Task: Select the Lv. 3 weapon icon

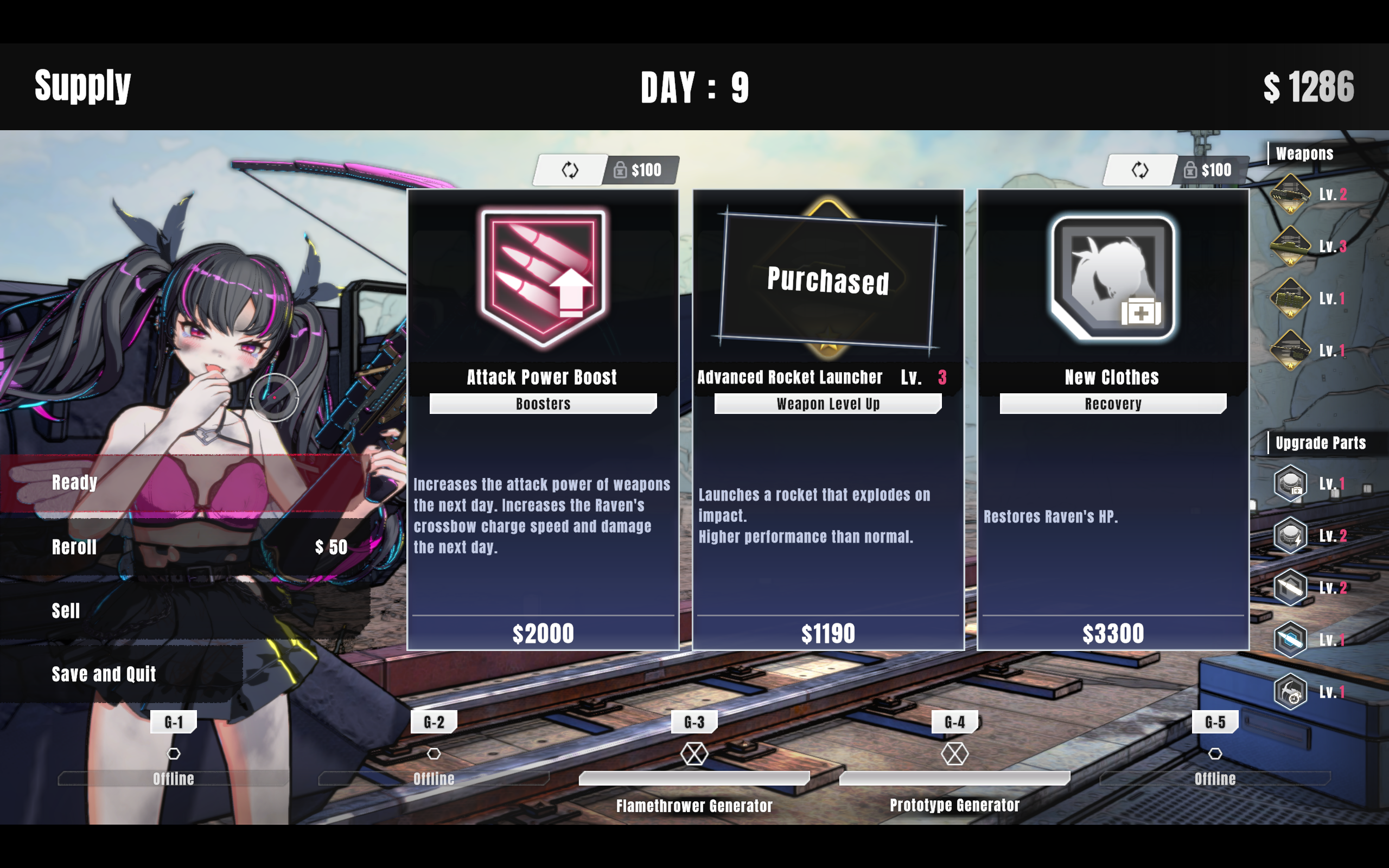Action: pyautogui.click(x=1291, y=246)
